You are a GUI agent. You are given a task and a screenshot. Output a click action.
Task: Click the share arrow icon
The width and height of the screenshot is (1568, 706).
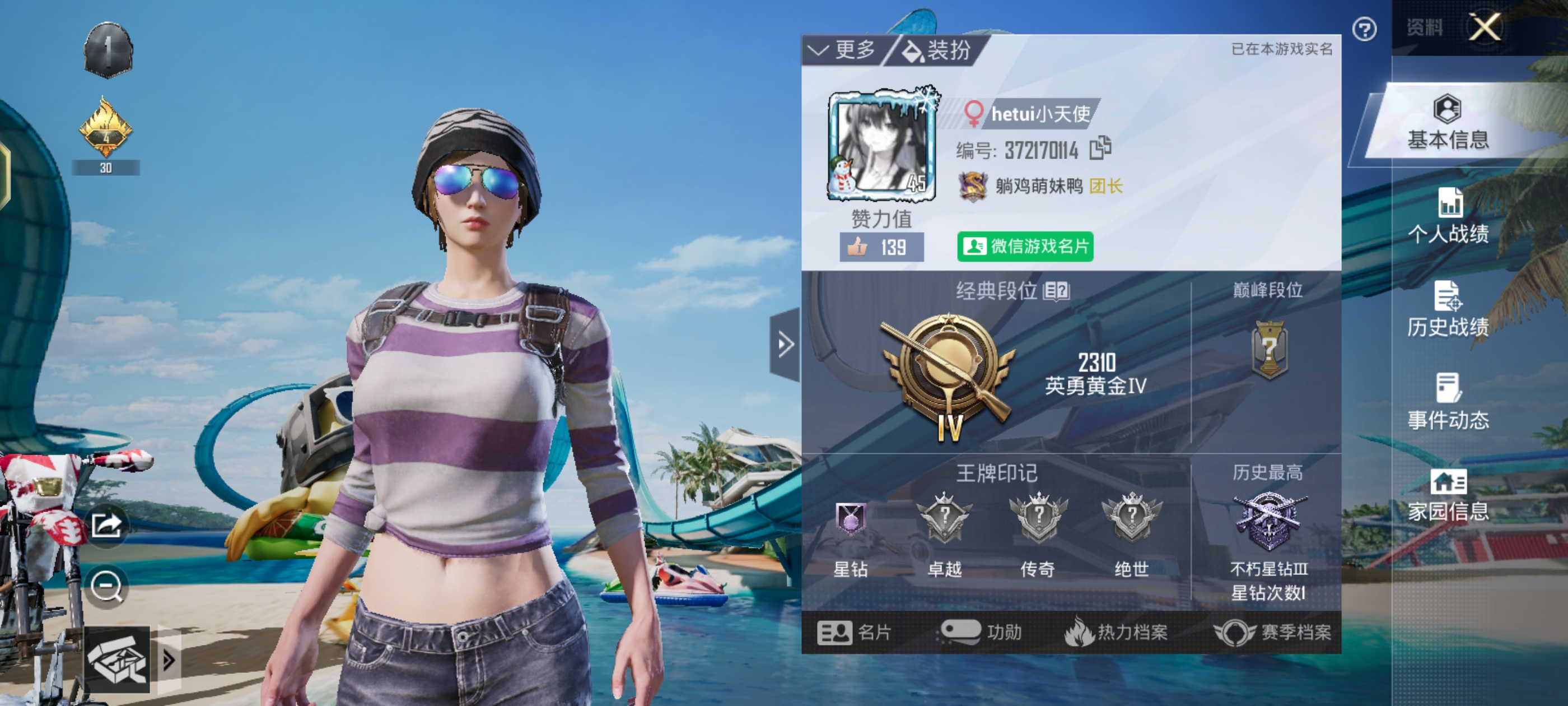point(106,524)
